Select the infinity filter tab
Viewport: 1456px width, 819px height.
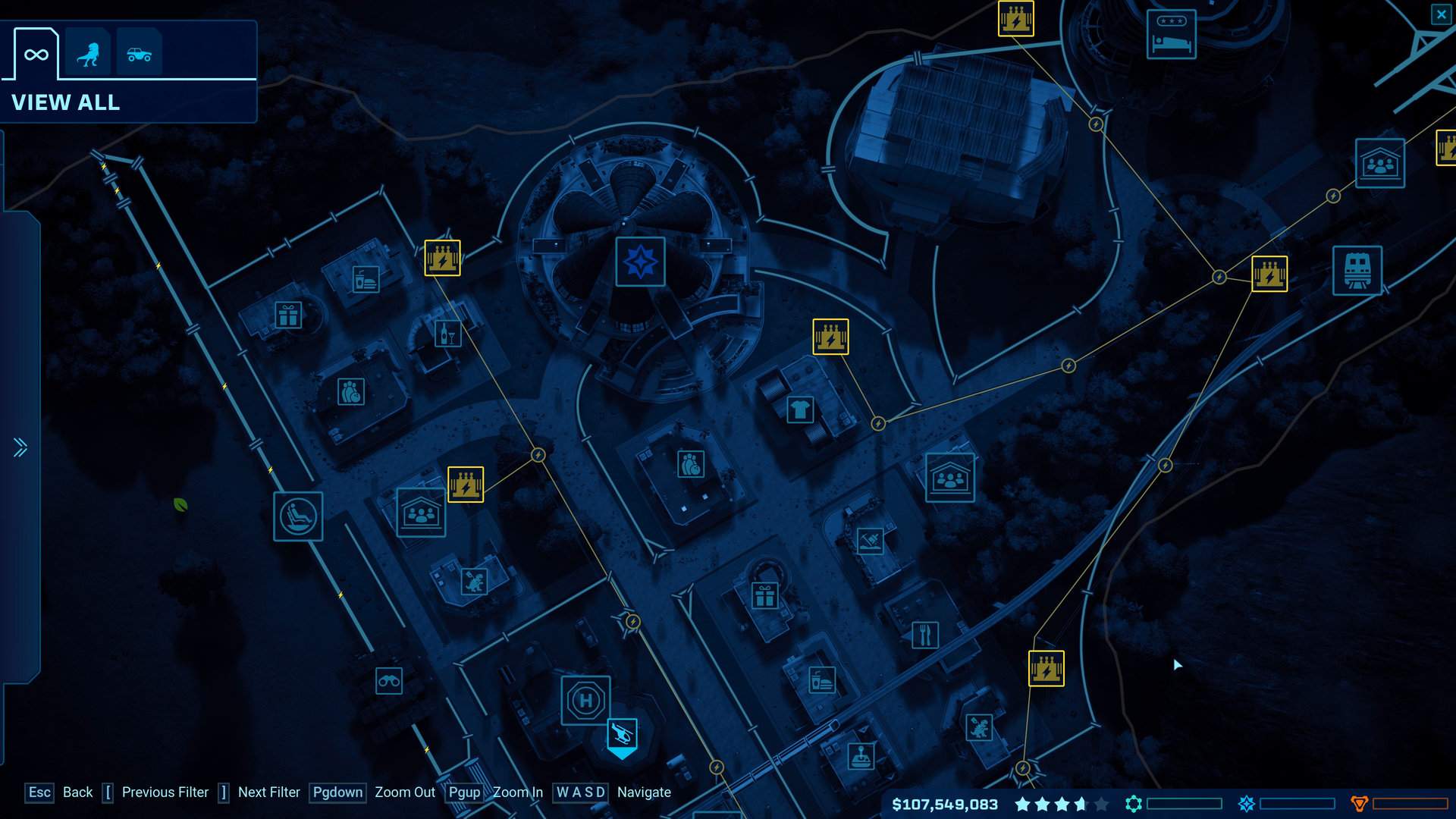[35, 52]
